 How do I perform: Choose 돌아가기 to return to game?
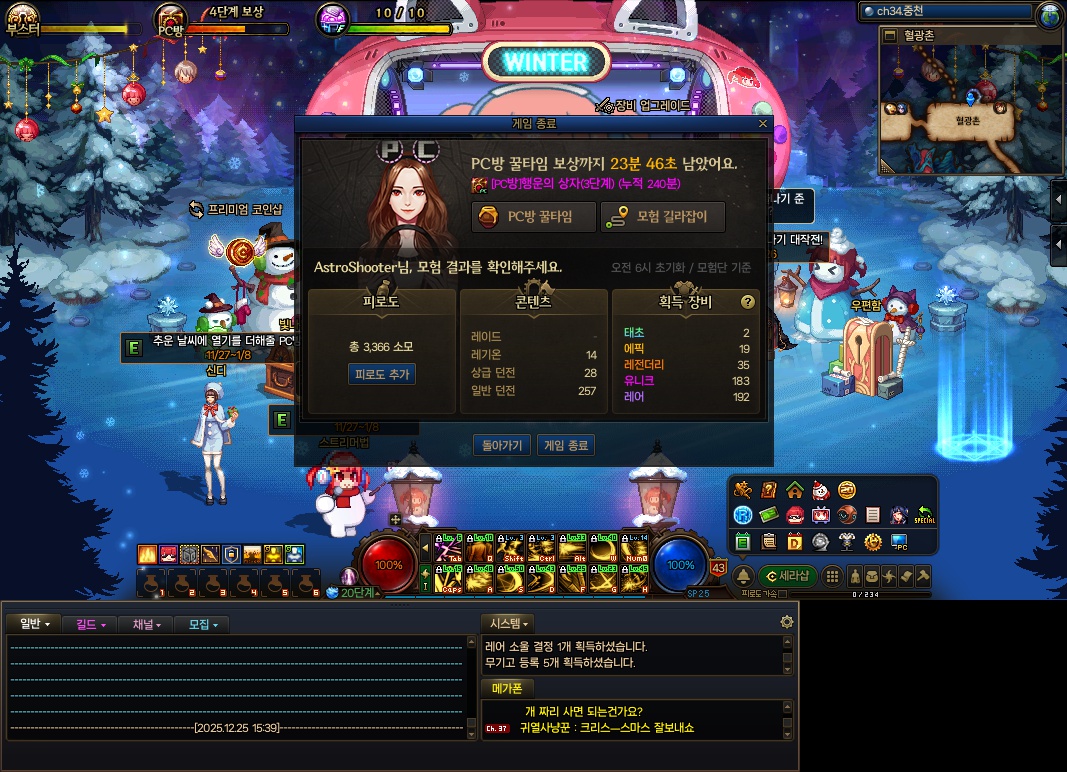tap(501, 445)
